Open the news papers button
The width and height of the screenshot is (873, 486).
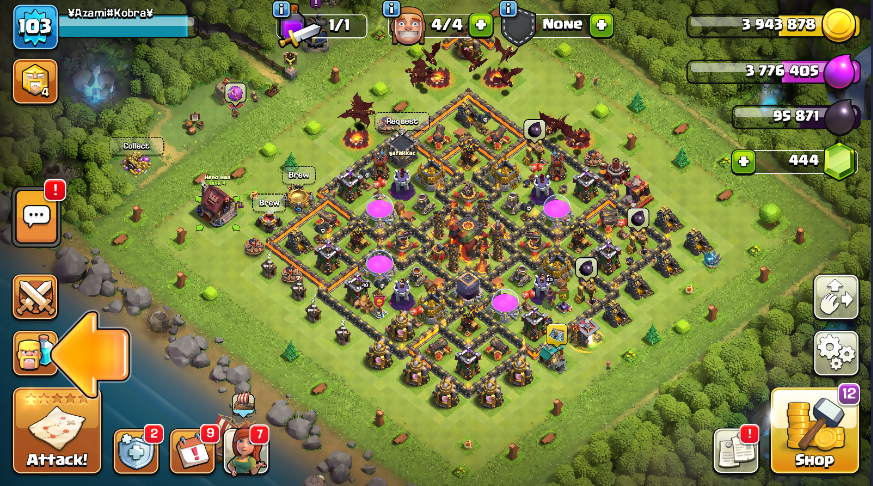pos(734,451)
